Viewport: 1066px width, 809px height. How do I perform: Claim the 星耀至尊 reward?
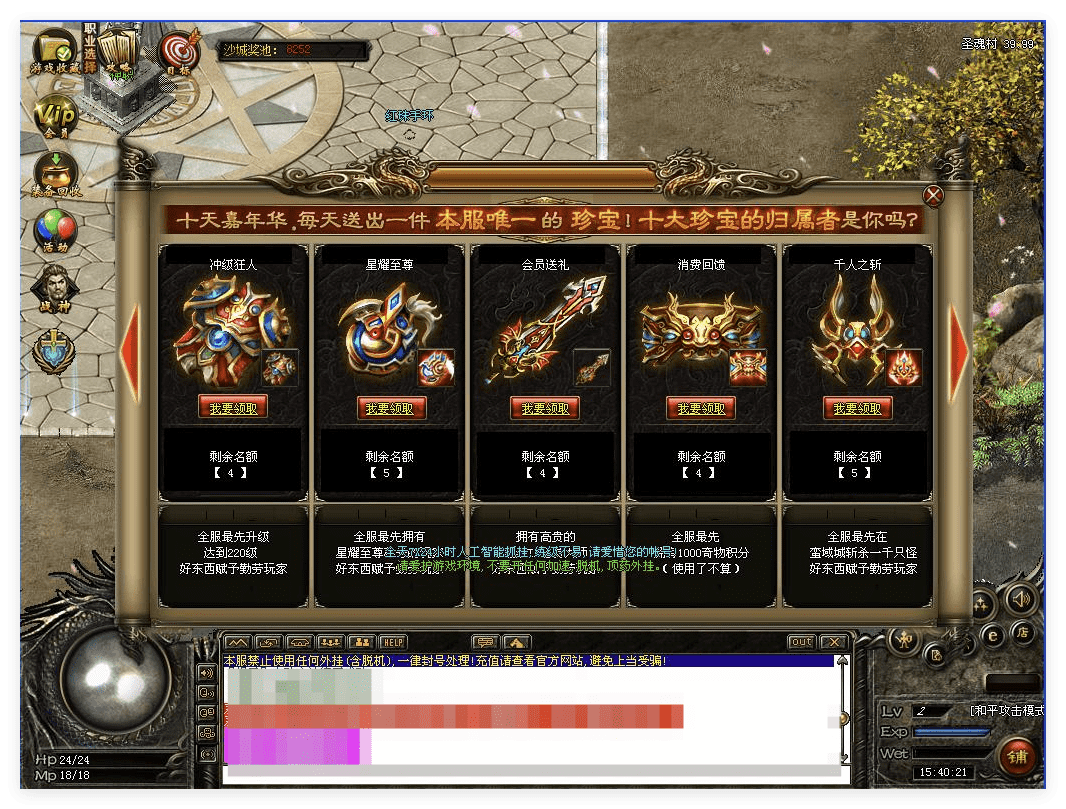tap(390, 408)
